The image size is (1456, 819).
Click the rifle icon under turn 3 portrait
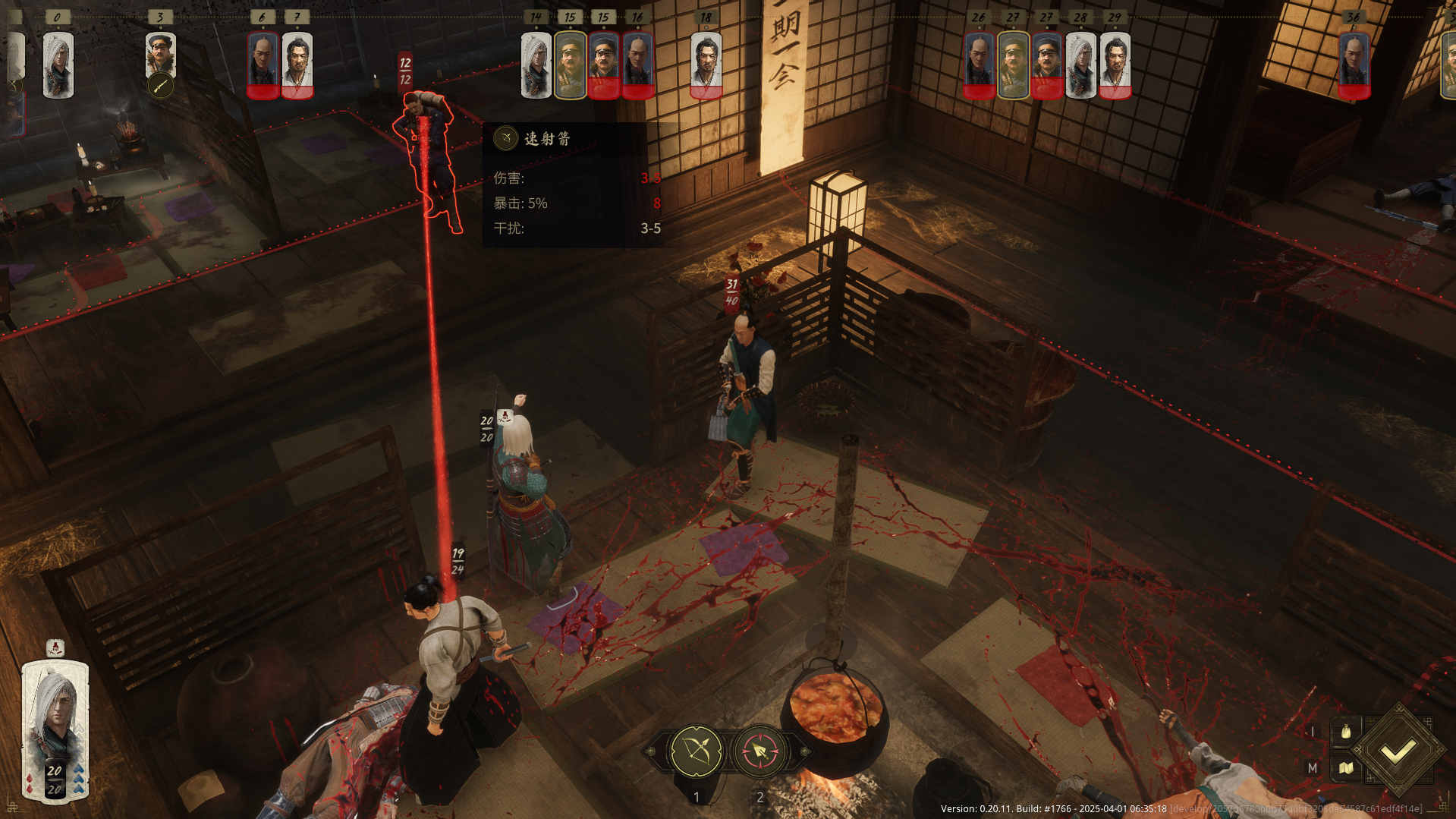(160, 86)
